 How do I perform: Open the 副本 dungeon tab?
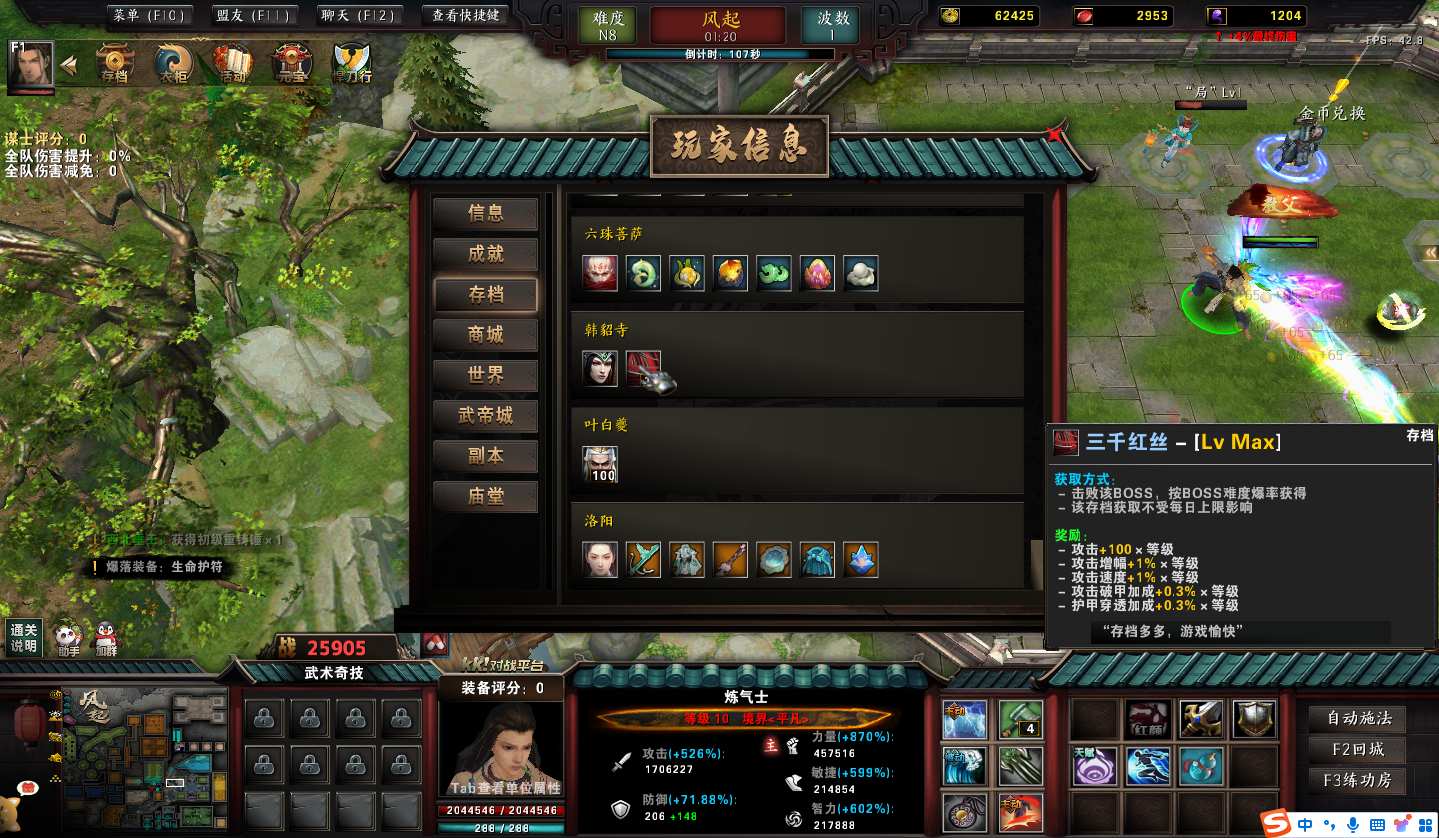486,456
